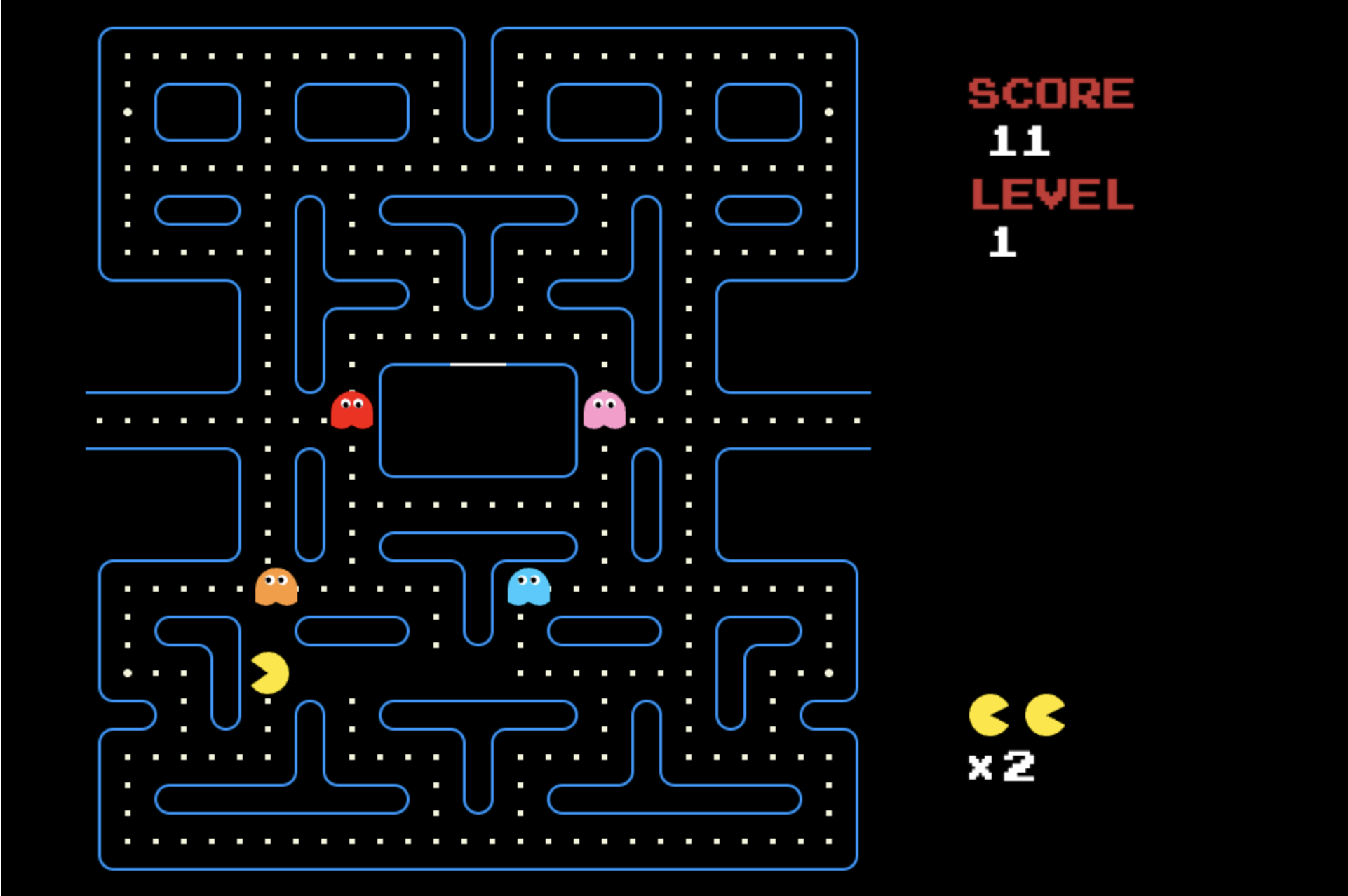Click the x2 lives counter label

click(x=1001, y=766)
